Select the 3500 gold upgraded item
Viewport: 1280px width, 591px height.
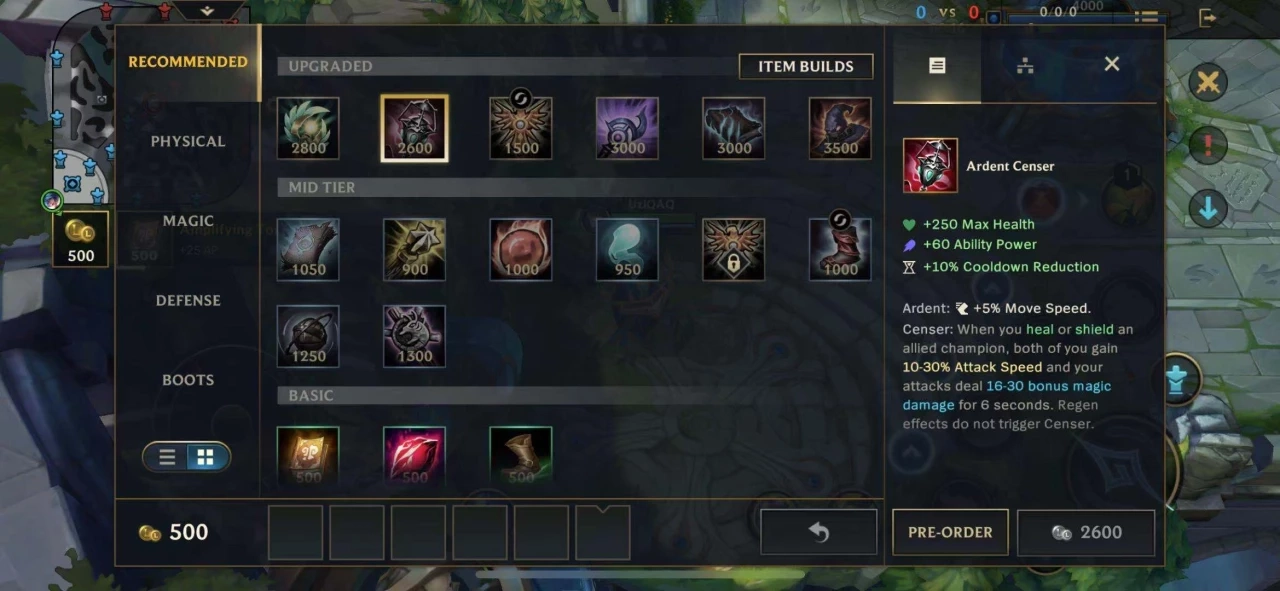pos(840,128)
